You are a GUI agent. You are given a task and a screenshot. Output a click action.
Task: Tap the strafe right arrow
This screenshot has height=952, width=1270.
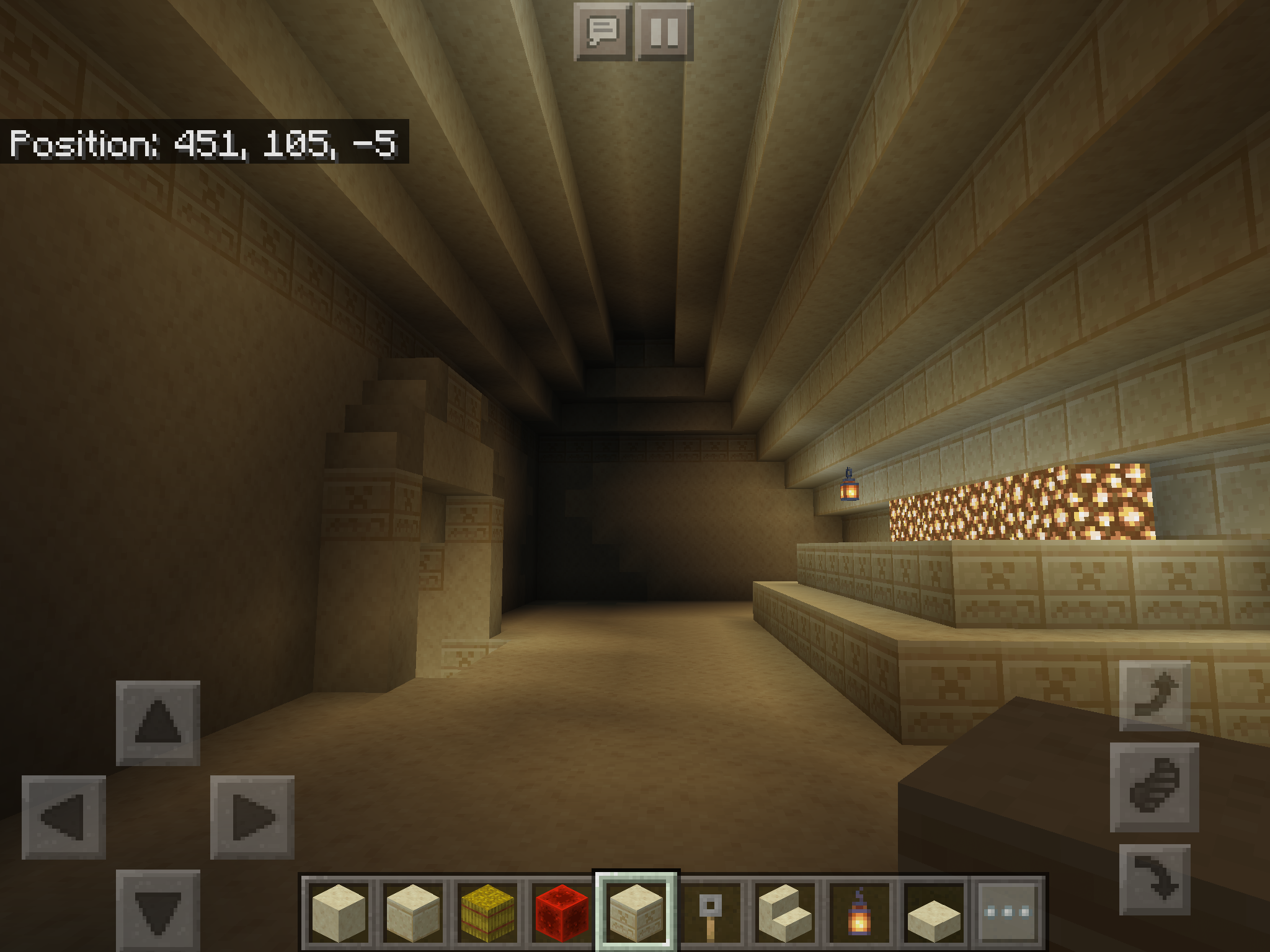252,817
